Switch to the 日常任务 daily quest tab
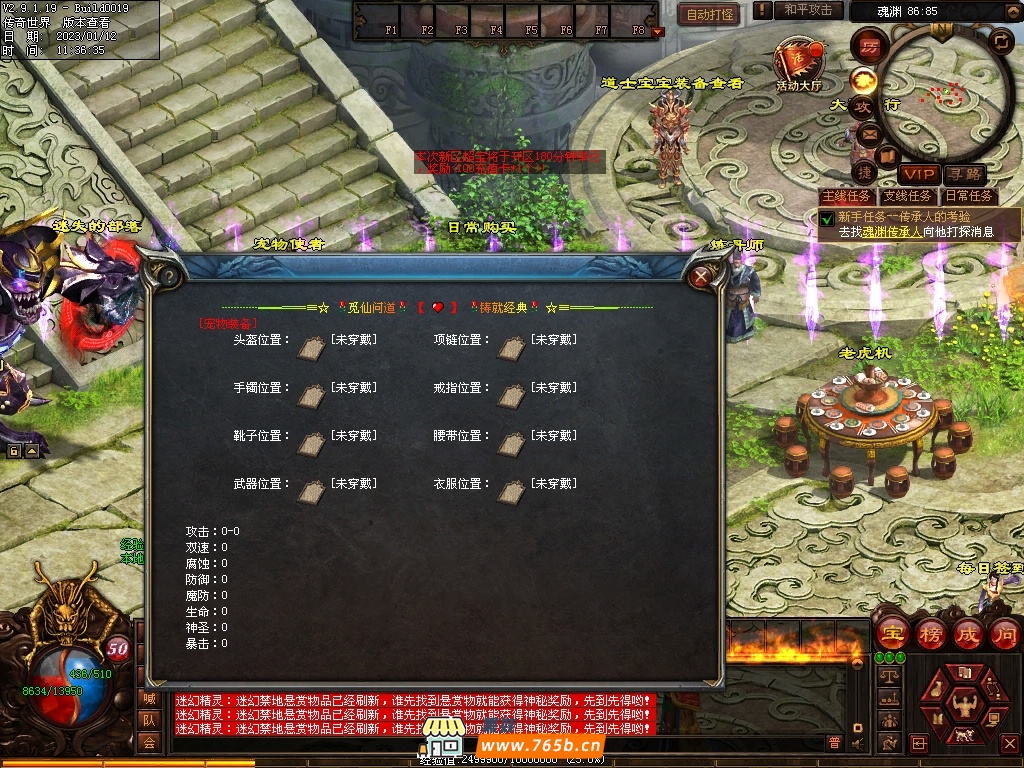 point(969,196)
